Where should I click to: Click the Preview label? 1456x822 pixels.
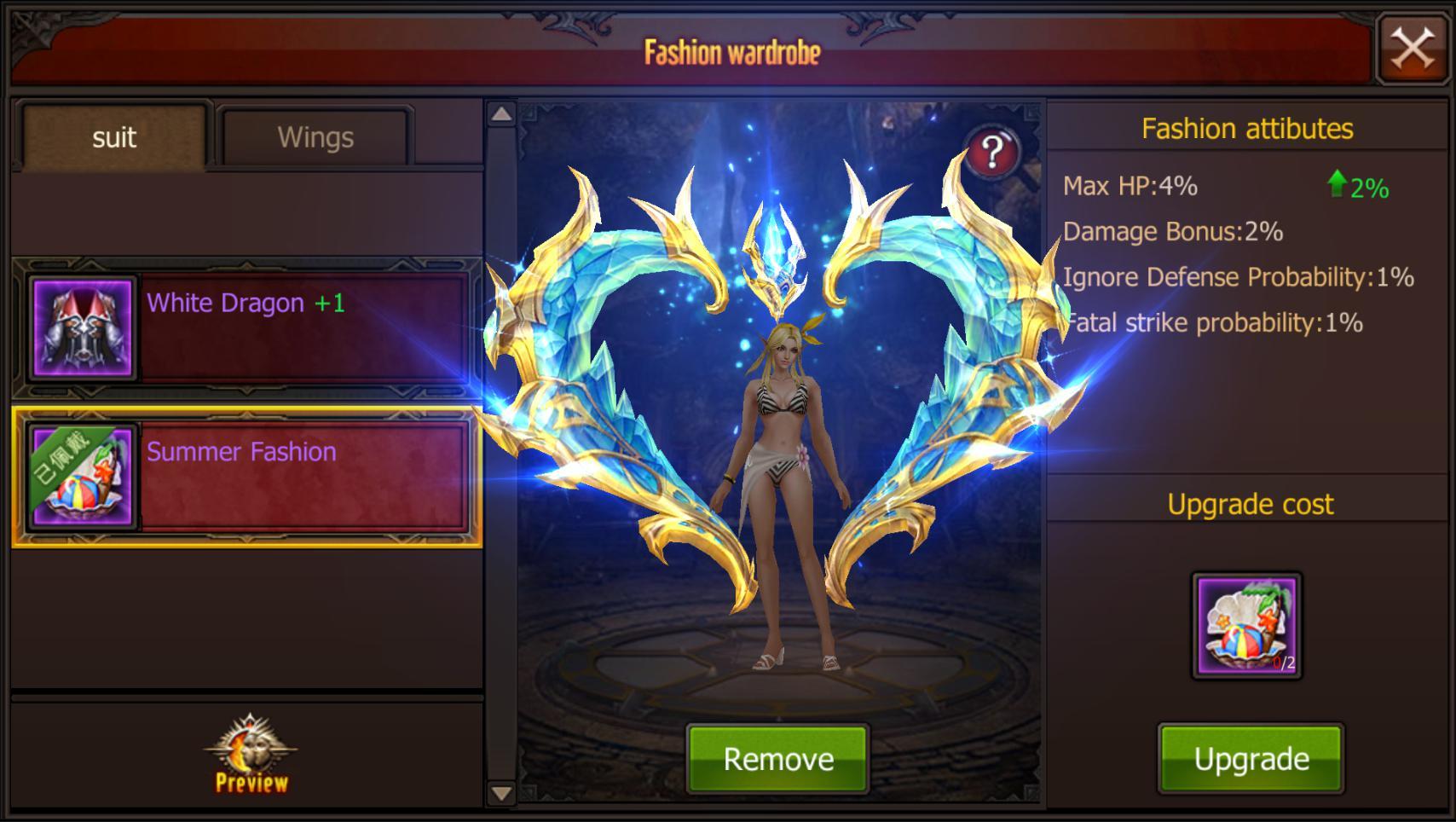[x=251, y=782]
